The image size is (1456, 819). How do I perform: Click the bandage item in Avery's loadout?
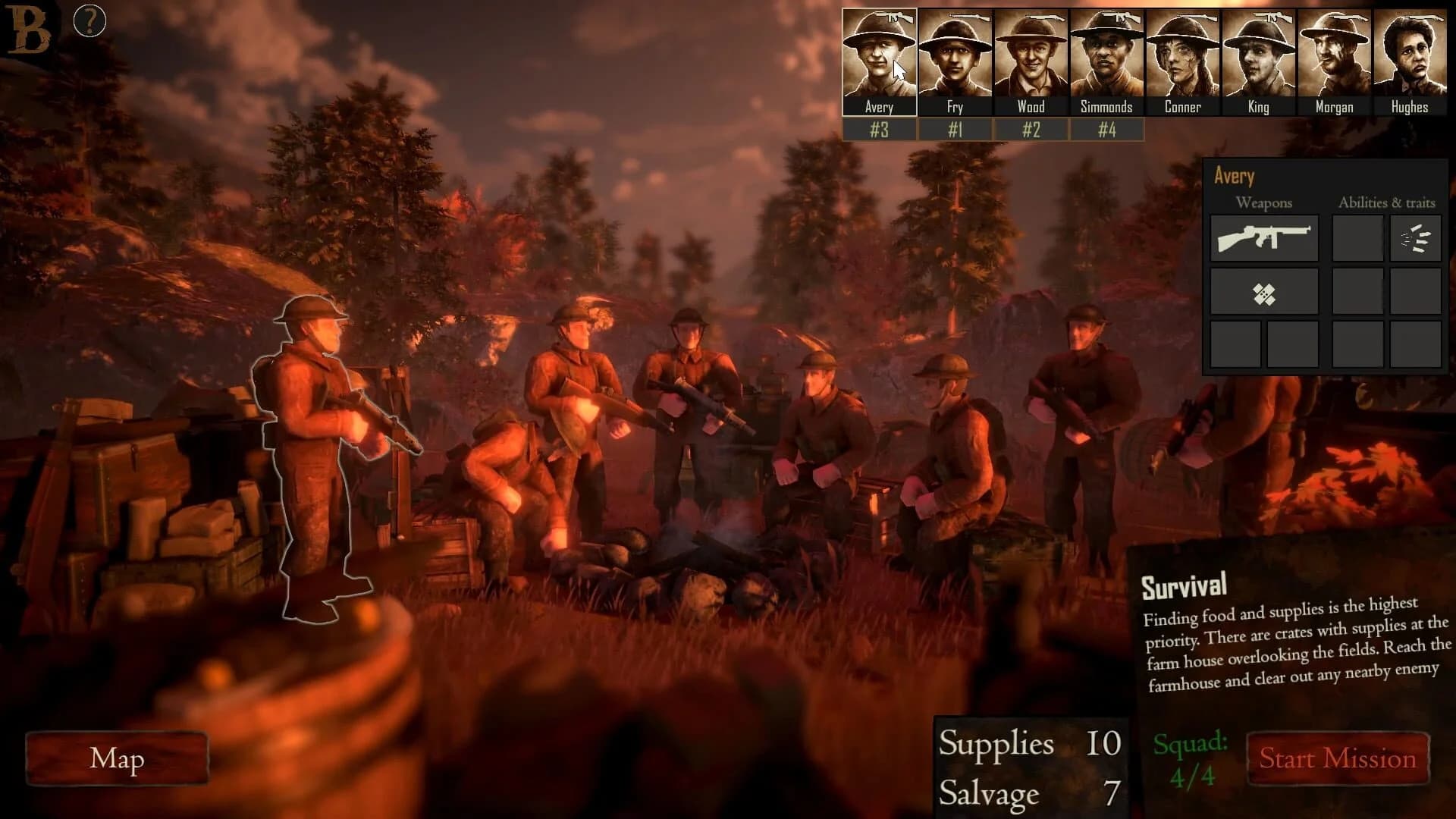click(x=1265, y=292)
